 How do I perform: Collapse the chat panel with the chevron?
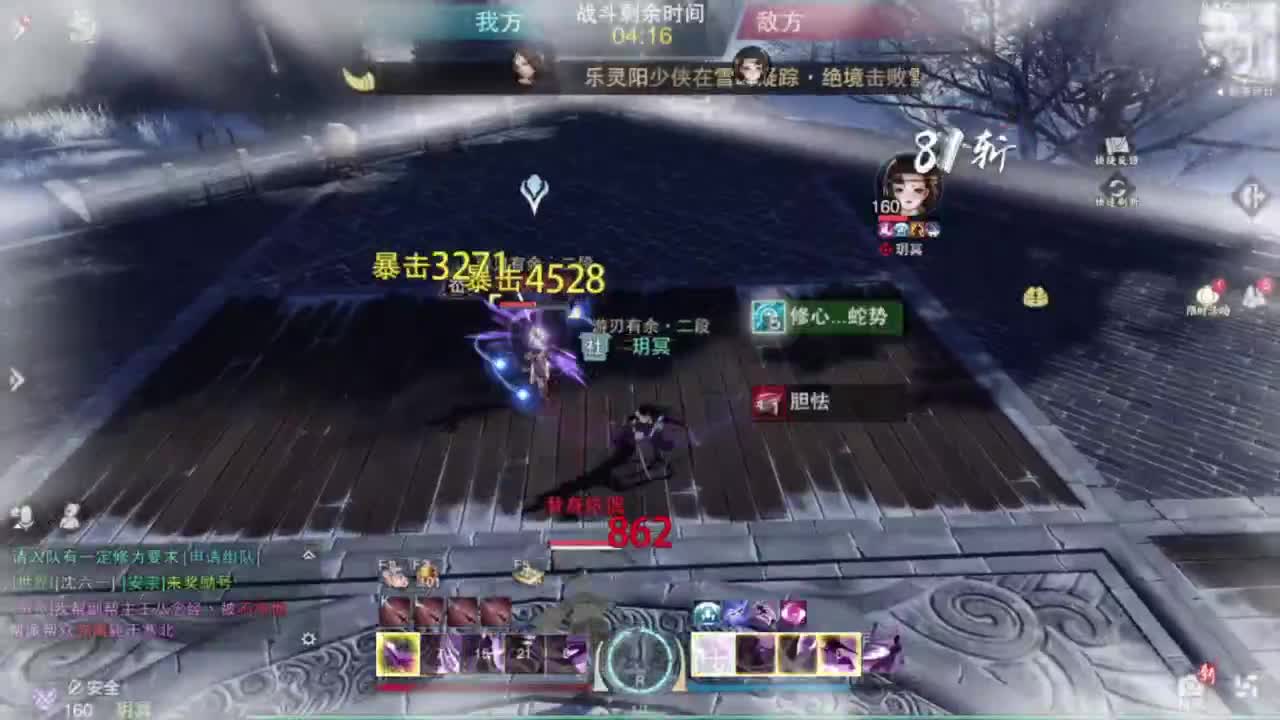click(308, 556)
